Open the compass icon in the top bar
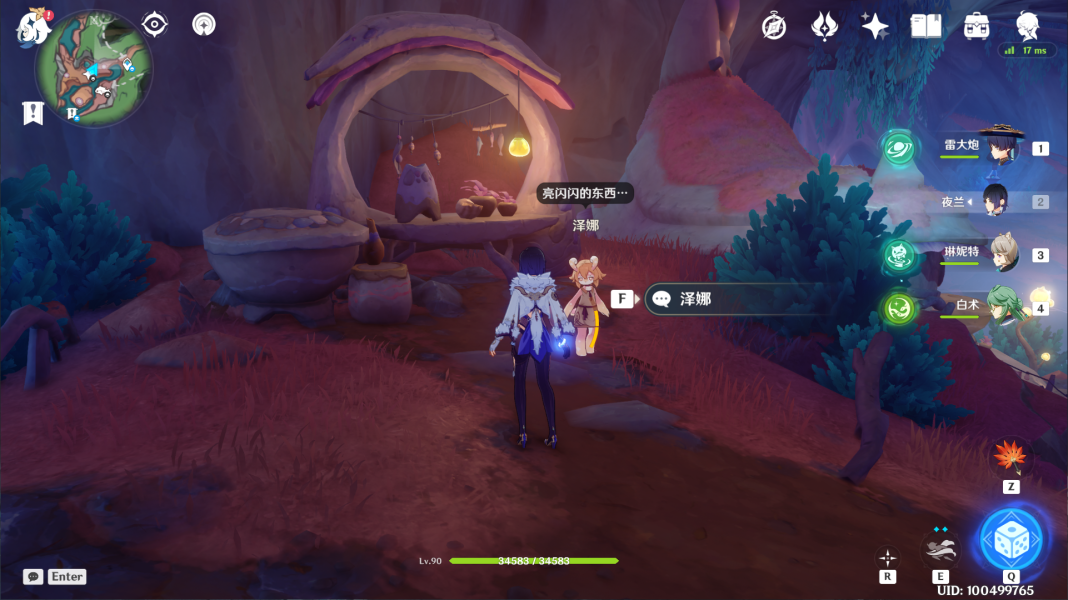The width and height of the screenshot is (1068, 600). (x=774, y=27)
